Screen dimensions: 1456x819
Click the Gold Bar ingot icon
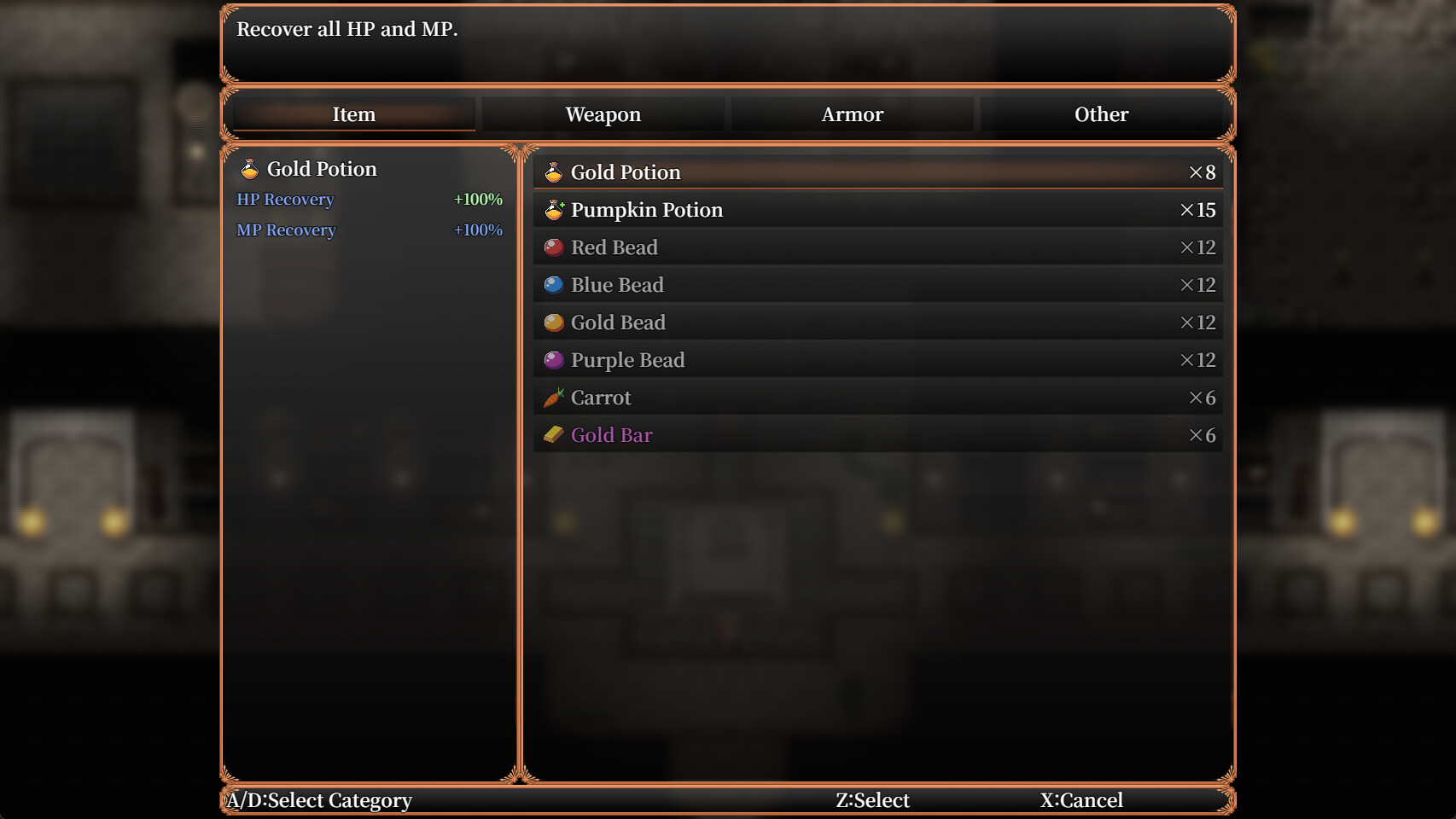pyautogui.click(x=554, y=434)
